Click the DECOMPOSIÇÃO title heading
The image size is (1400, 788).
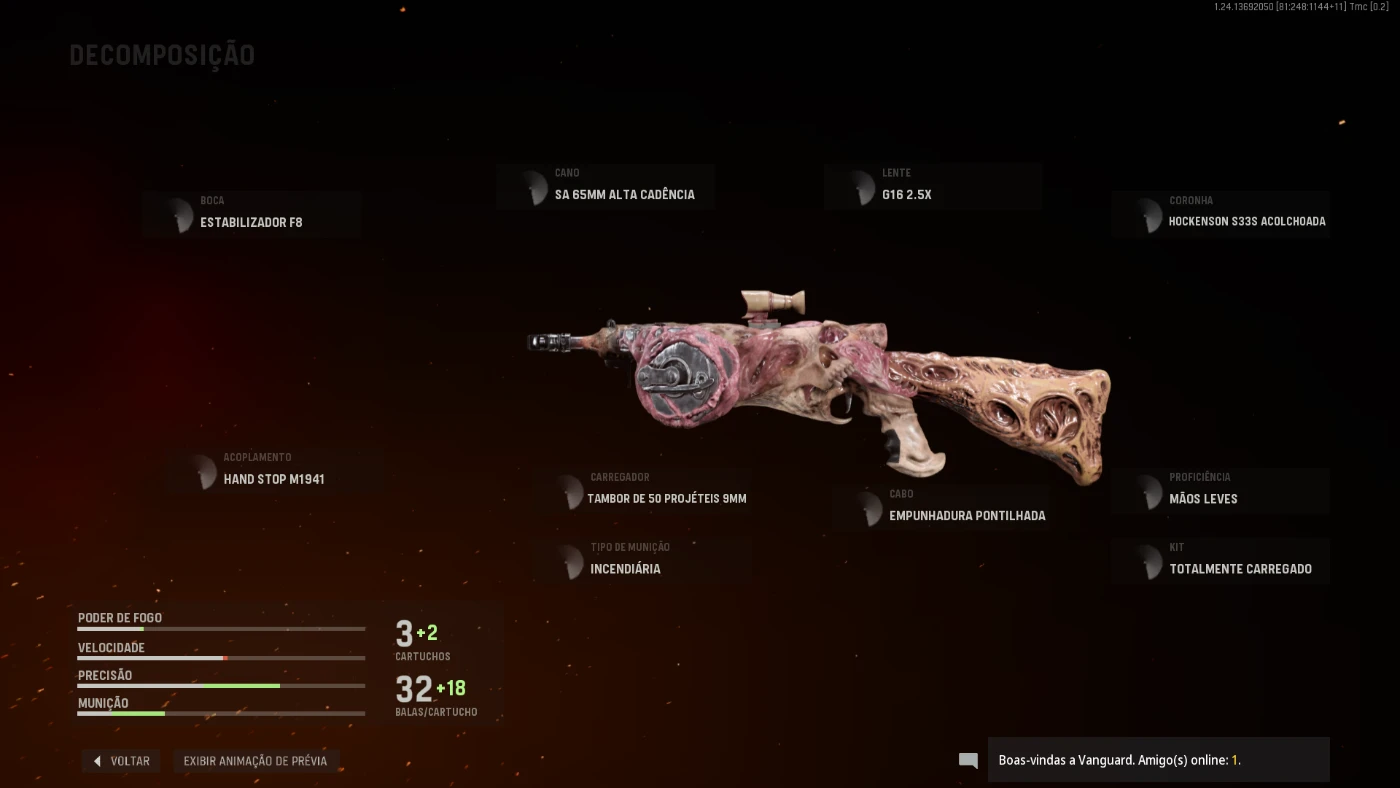162,55
